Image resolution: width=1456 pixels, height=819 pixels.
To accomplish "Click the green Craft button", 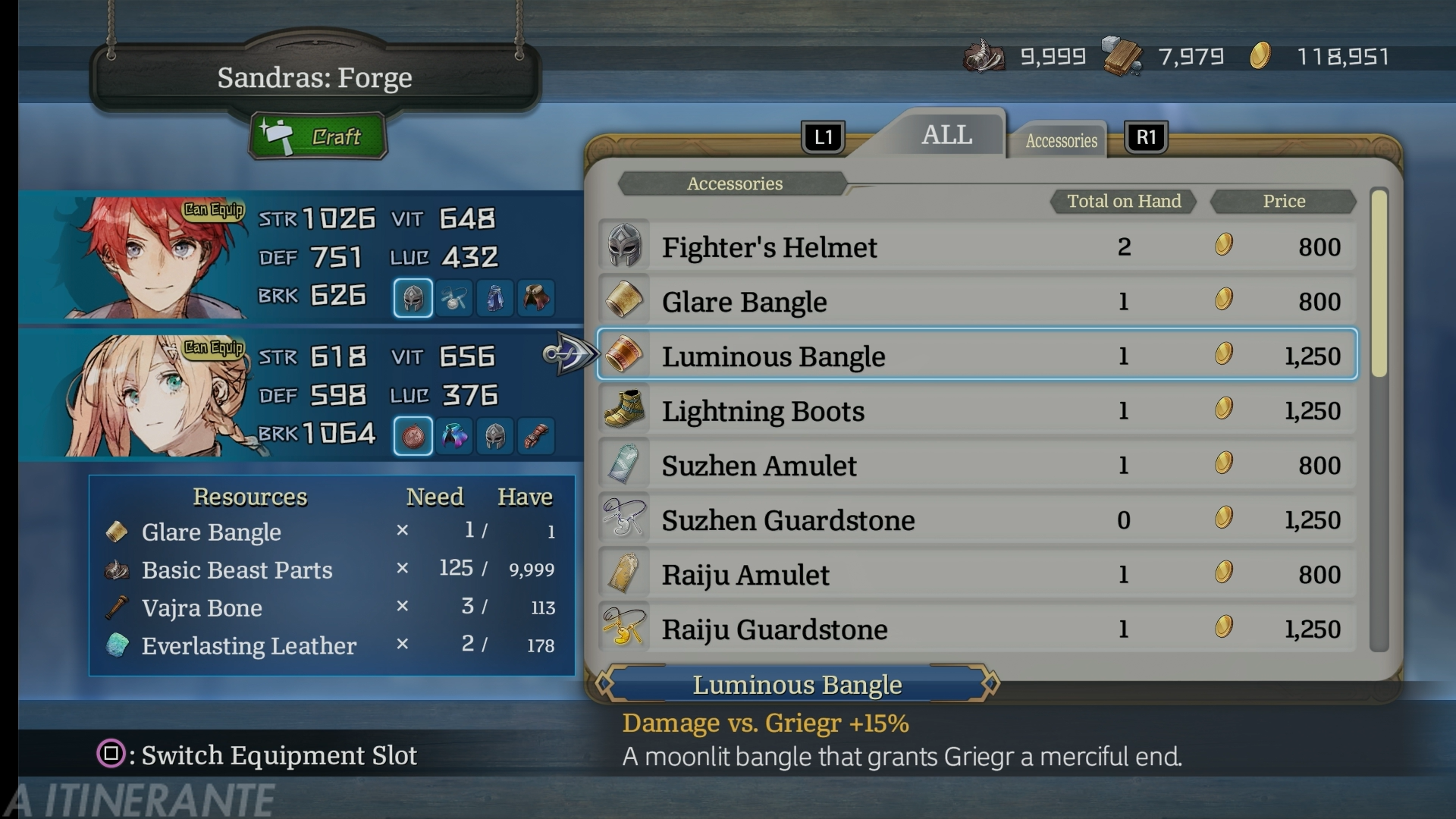I will tap(318, 136).
